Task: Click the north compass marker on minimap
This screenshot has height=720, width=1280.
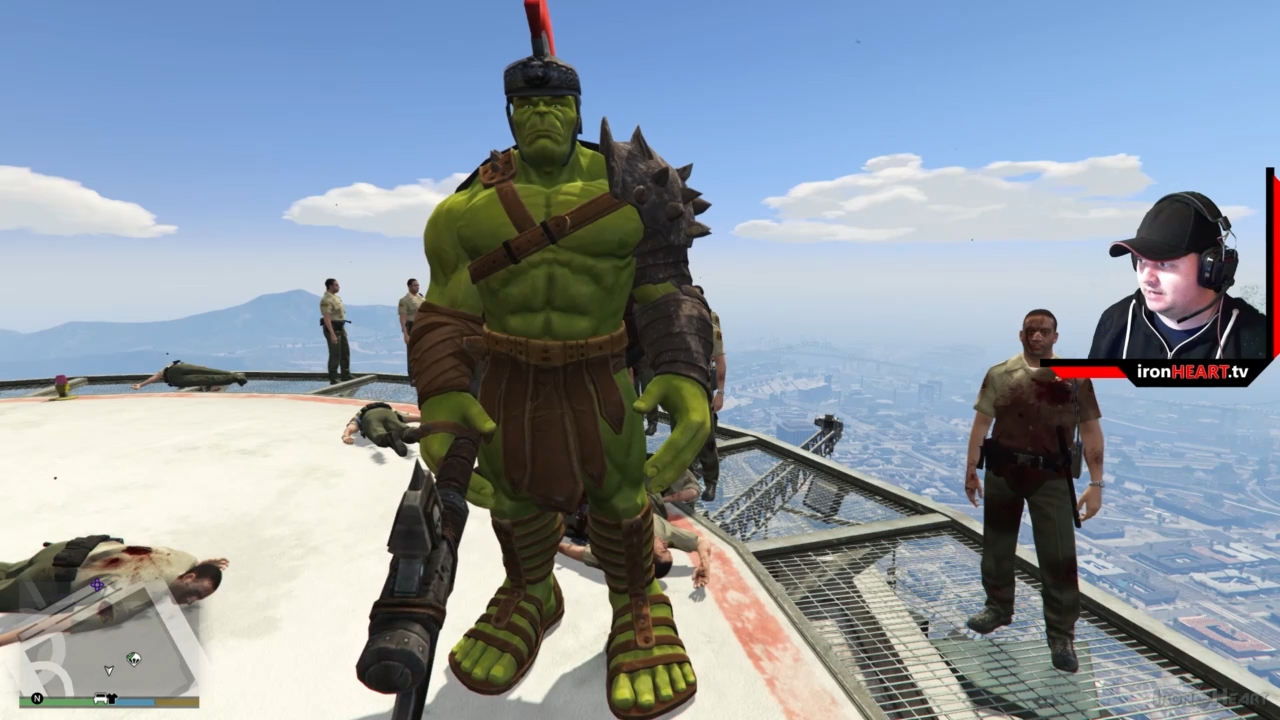Action: 37,698
